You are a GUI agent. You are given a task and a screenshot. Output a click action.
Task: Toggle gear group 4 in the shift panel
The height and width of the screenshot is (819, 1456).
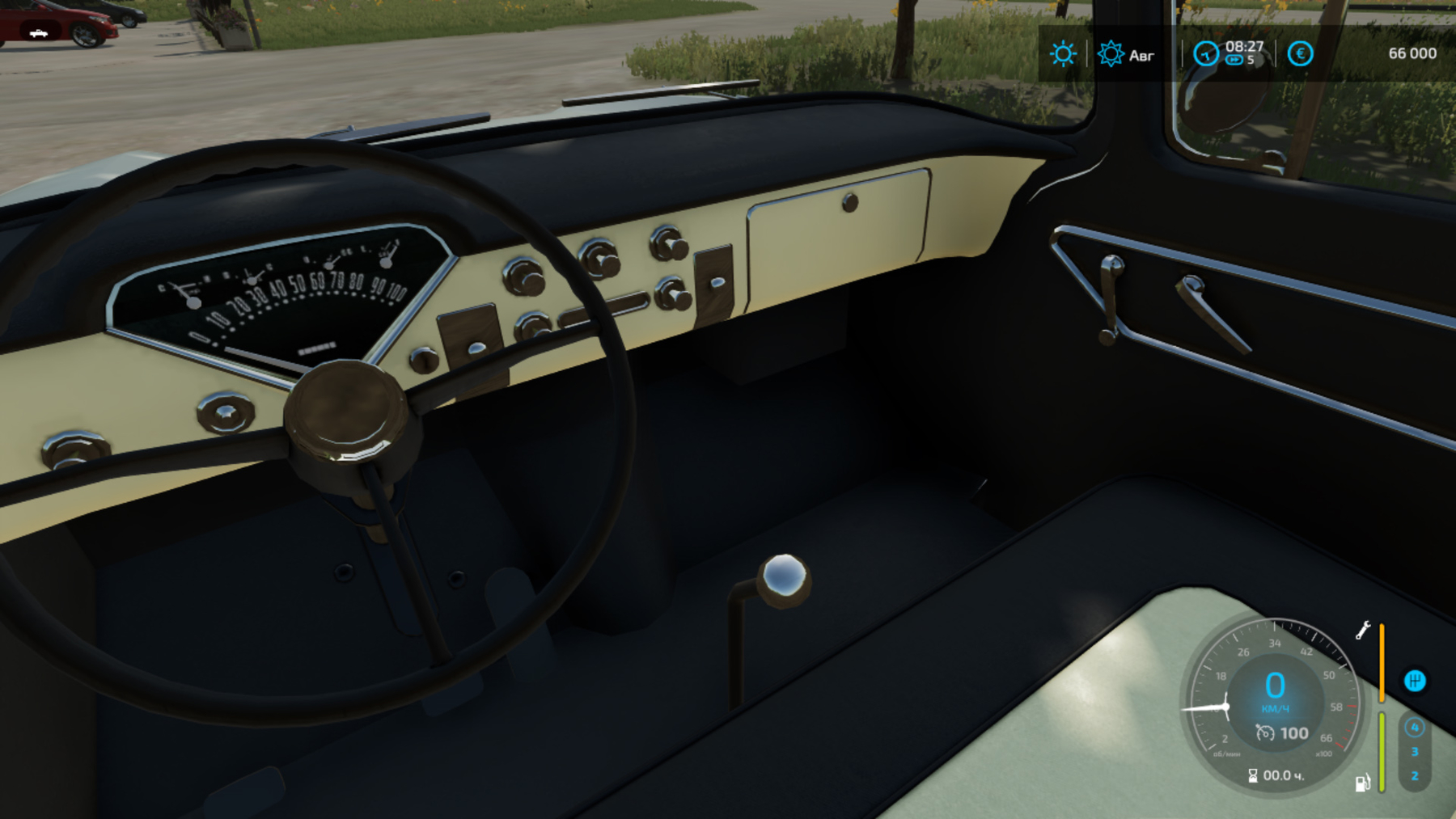1416,728
